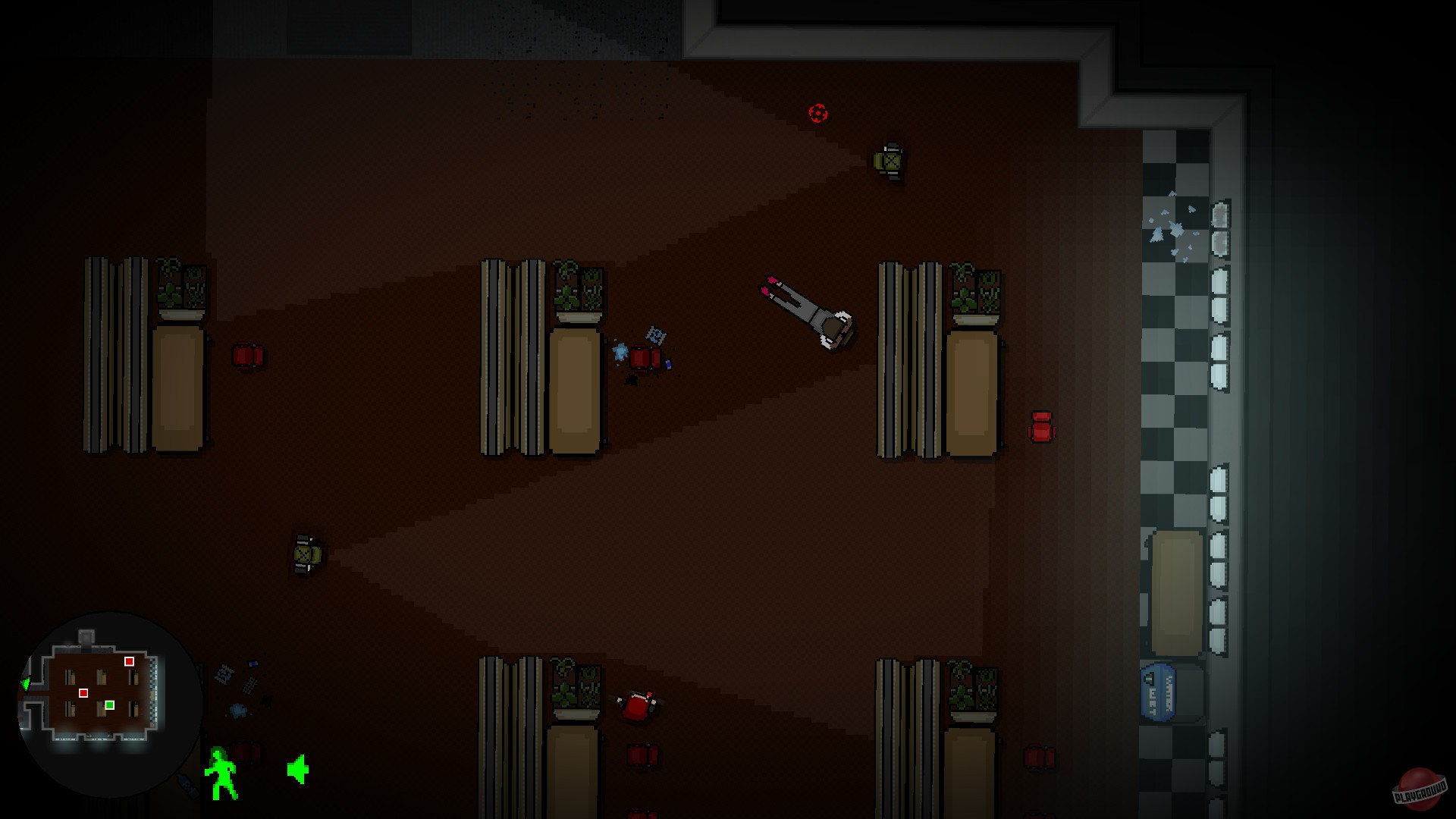This screenshot has width=1456, height=819.
Task: Click the upper red enemy square on the minimap
Action: coord(128,661)
